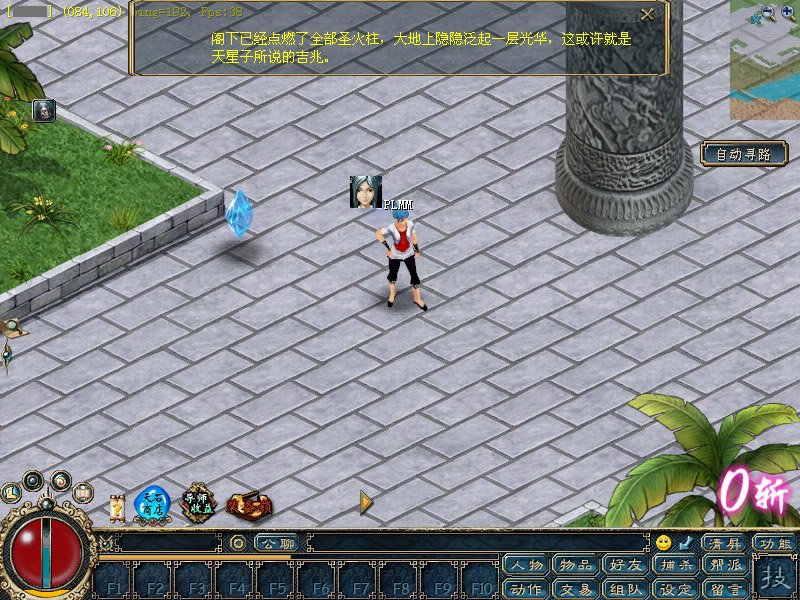Viewport: 800px width, 600px height.
Task: Open the 装备锁 equipment lock icon
Action: [x=247, y=505]
